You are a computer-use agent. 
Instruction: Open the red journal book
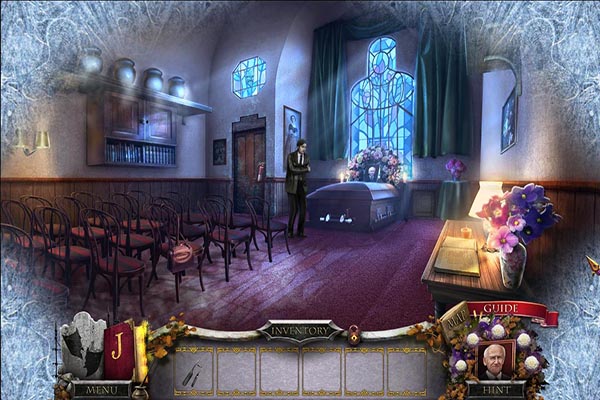pyautogui.click(x=118, y=351)
